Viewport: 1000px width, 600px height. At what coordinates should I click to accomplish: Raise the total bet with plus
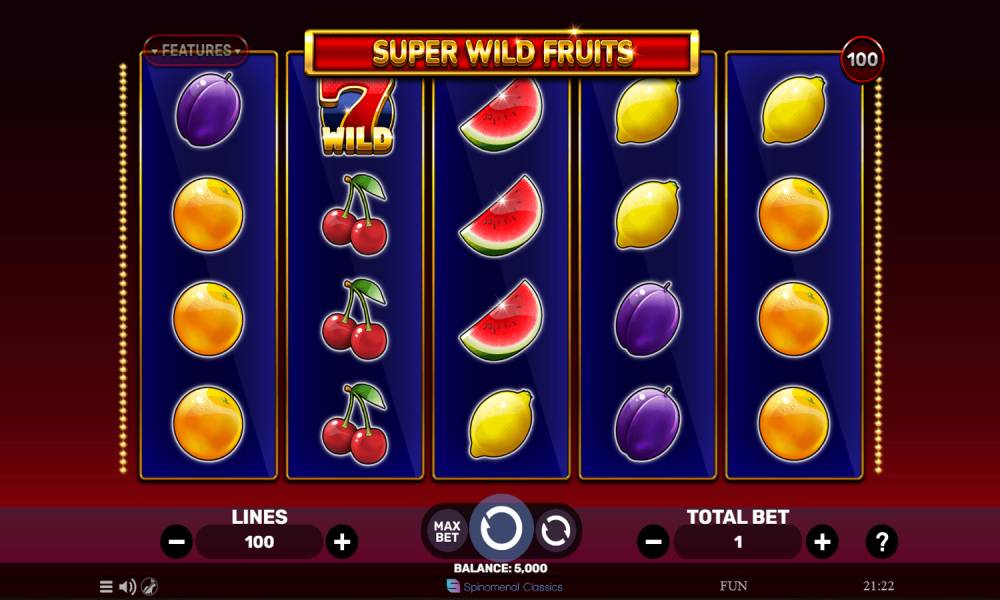click(x=822, y=542)
